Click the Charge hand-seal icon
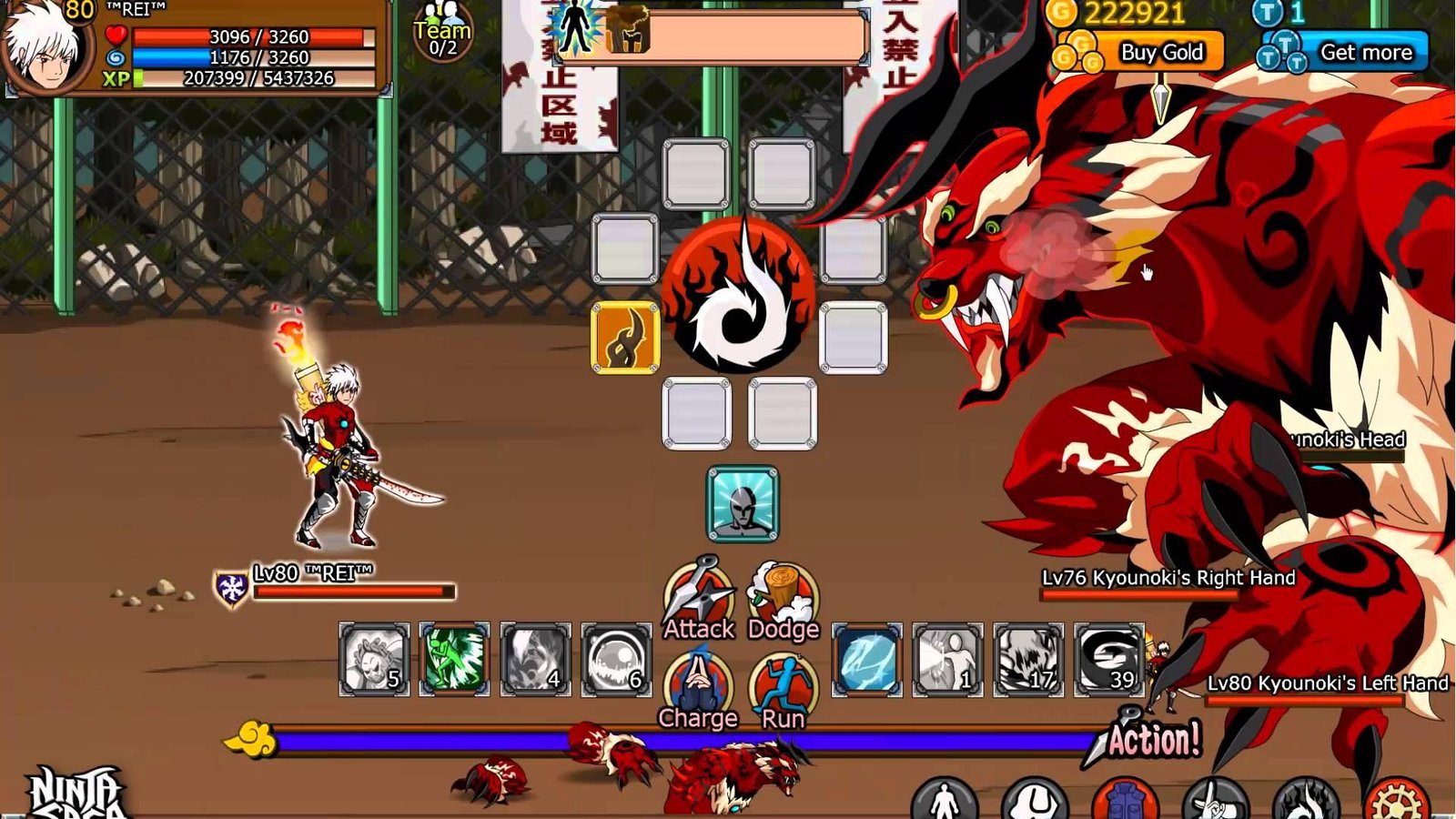Screen dimensions: 1456x819 [x=699, y=673]
